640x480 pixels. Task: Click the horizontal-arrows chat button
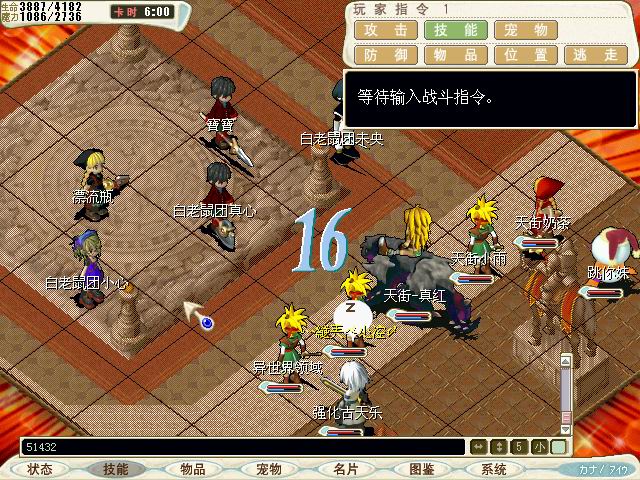(479, 447)
